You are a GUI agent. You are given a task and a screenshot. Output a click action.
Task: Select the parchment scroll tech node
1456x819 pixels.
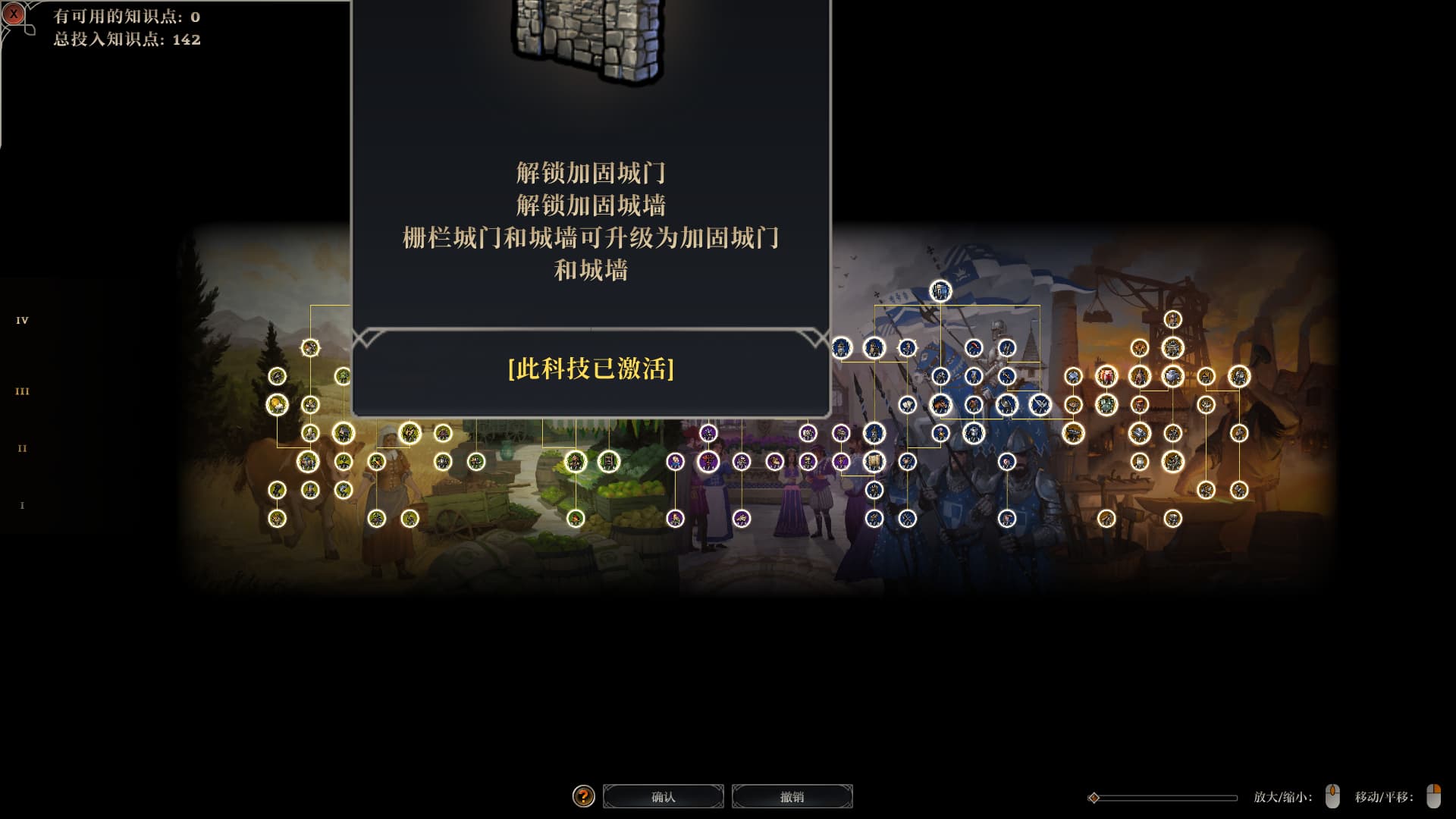[x=874, y=461]
